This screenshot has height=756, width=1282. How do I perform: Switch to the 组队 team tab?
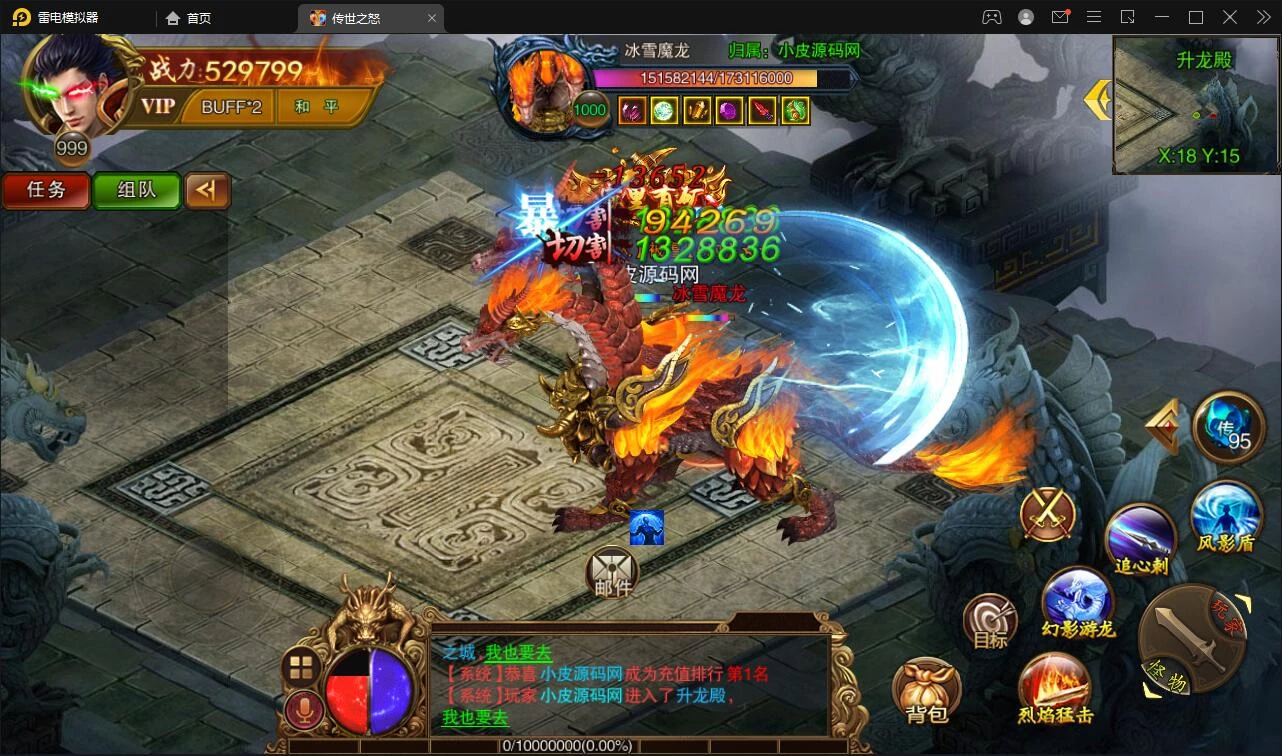[137, 190]
